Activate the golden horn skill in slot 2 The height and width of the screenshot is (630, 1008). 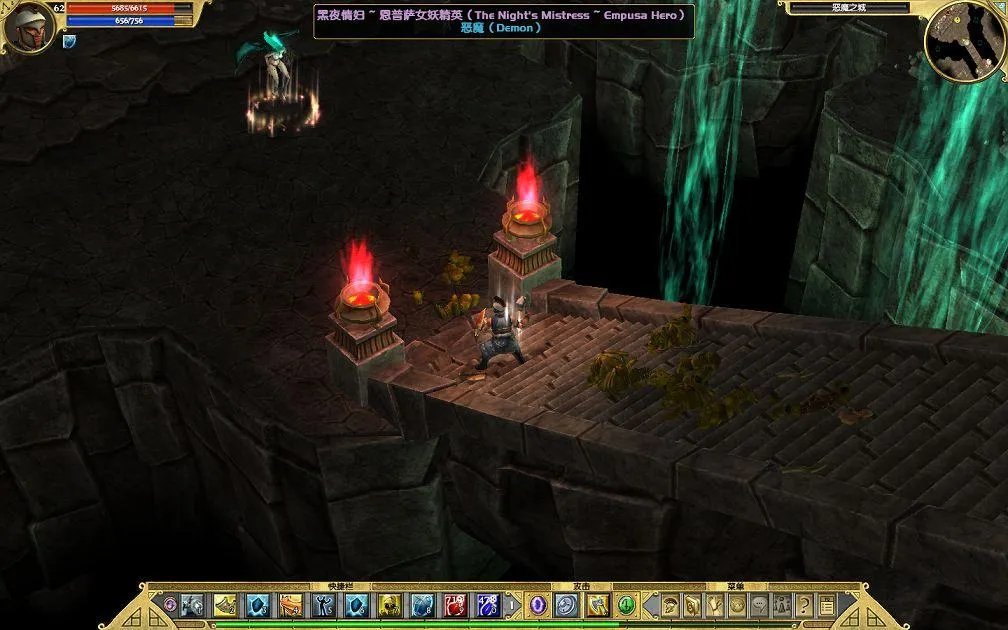pyautogui.click(x=225, y=604)
